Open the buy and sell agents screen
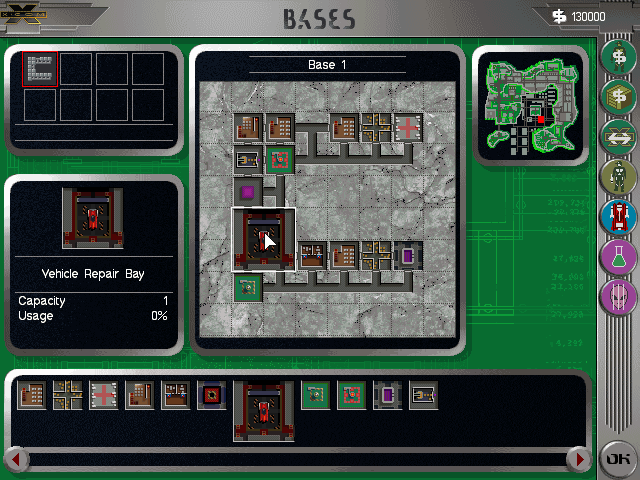 pos(618,57)
